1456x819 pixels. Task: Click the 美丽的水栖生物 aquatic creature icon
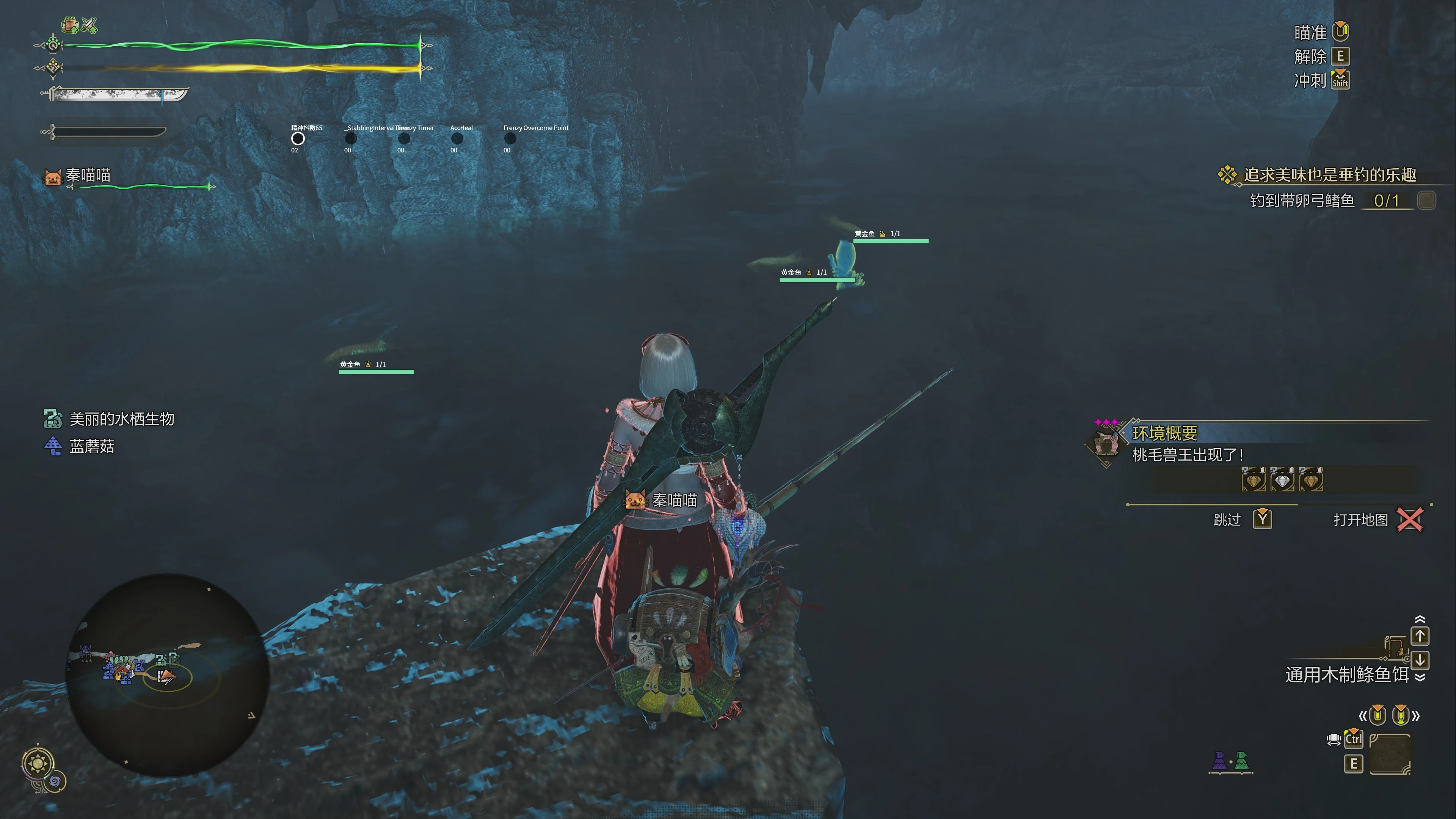pos(53,419)
